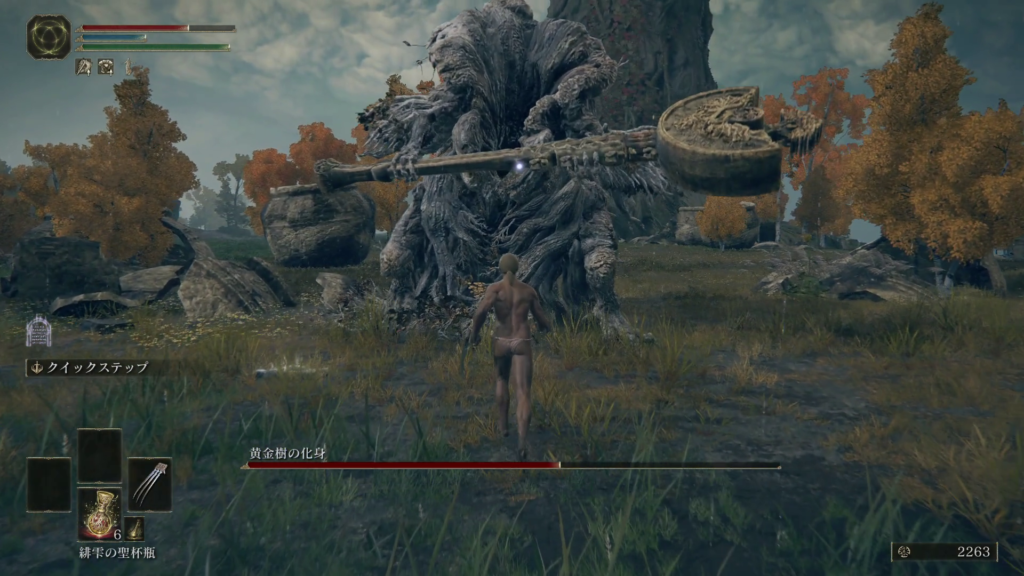Screen dimensions: 1024x576
Task: Click the クイックステップ skill label
Action: 90,368
